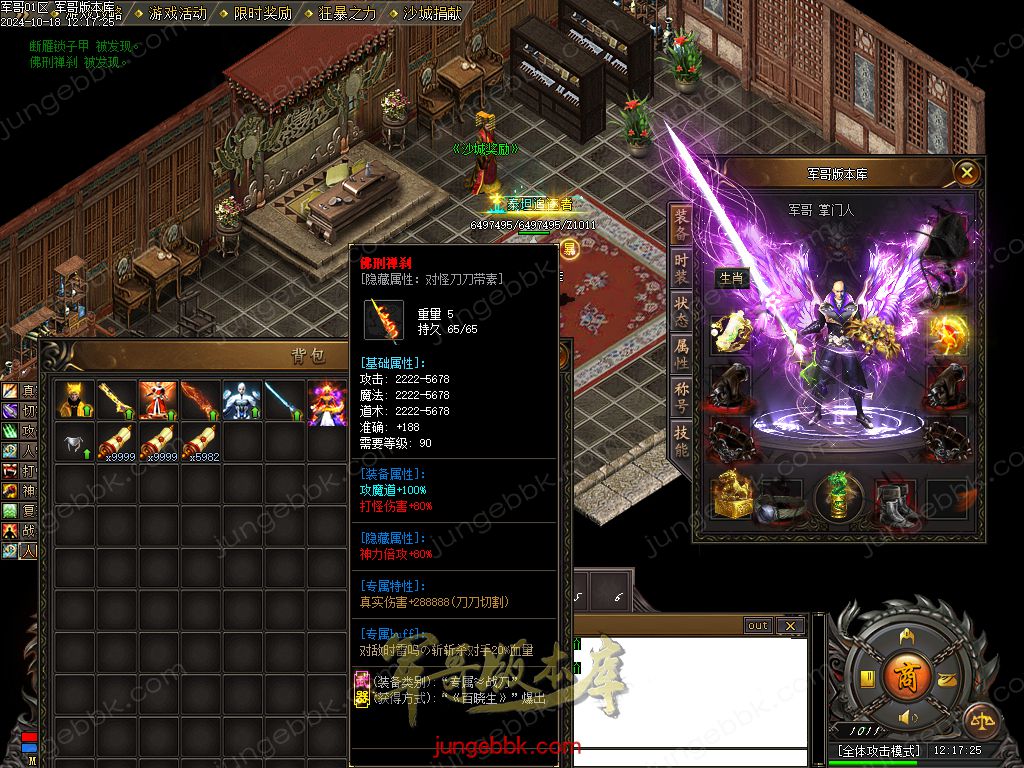Open the 征暴之力 menu

pos(347,13)
